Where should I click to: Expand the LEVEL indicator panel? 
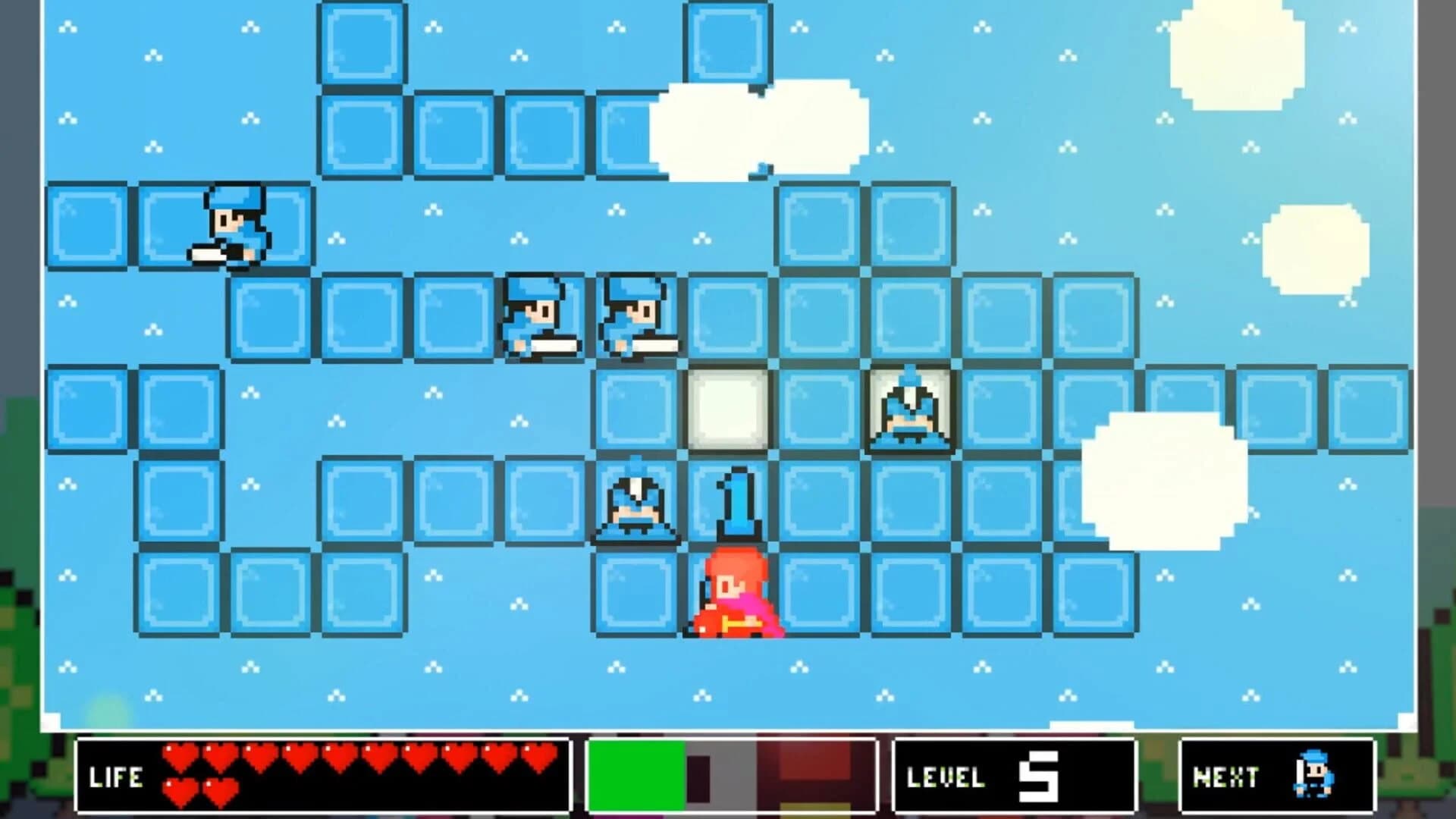(1016, 773)
